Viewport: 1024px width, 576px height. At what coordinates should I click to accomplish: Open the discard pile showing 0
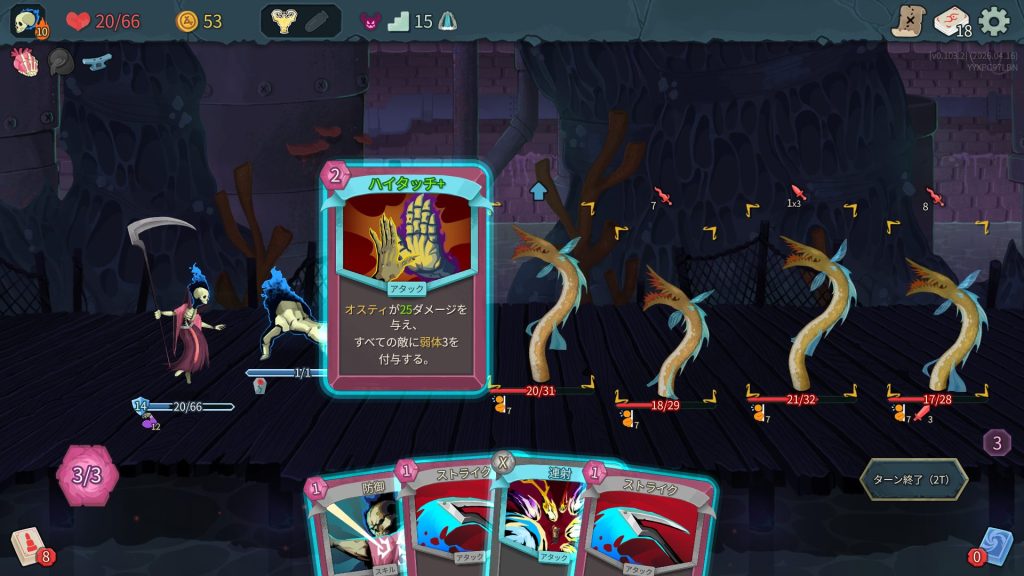(996, 546)
